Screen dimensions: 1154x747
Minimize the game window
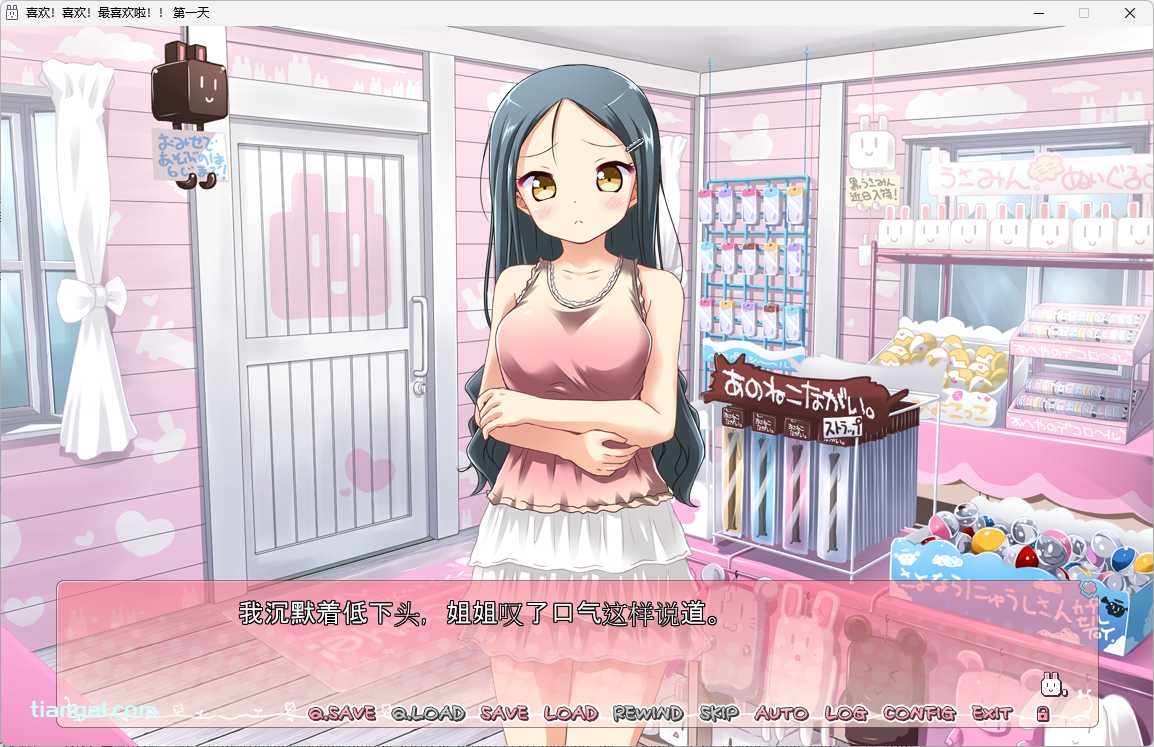(1037, 13)
